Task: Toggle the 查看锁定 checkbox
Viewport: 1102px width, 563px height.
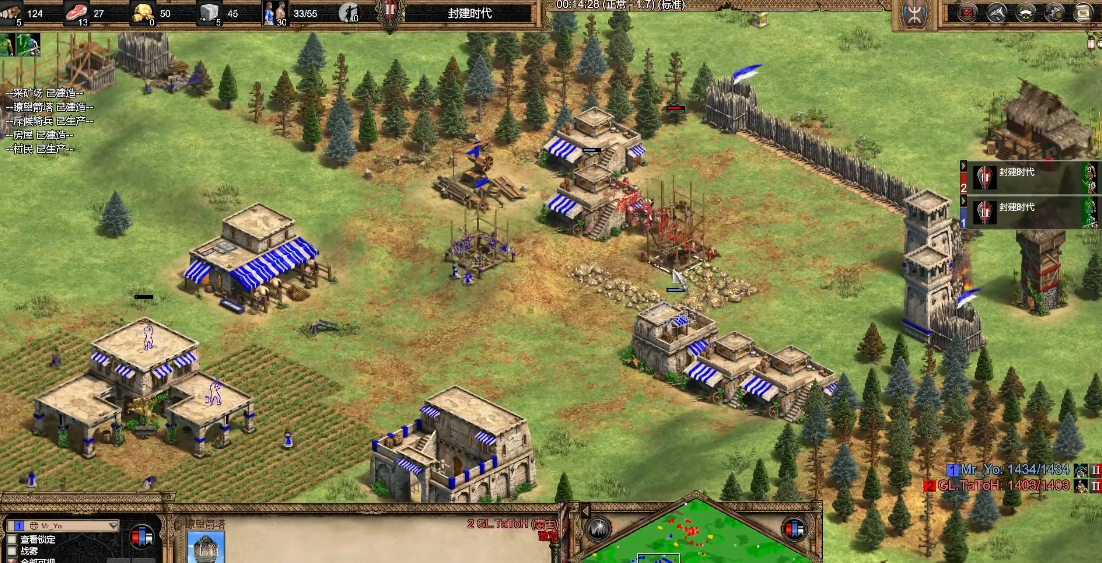Action: coord(12,539)
